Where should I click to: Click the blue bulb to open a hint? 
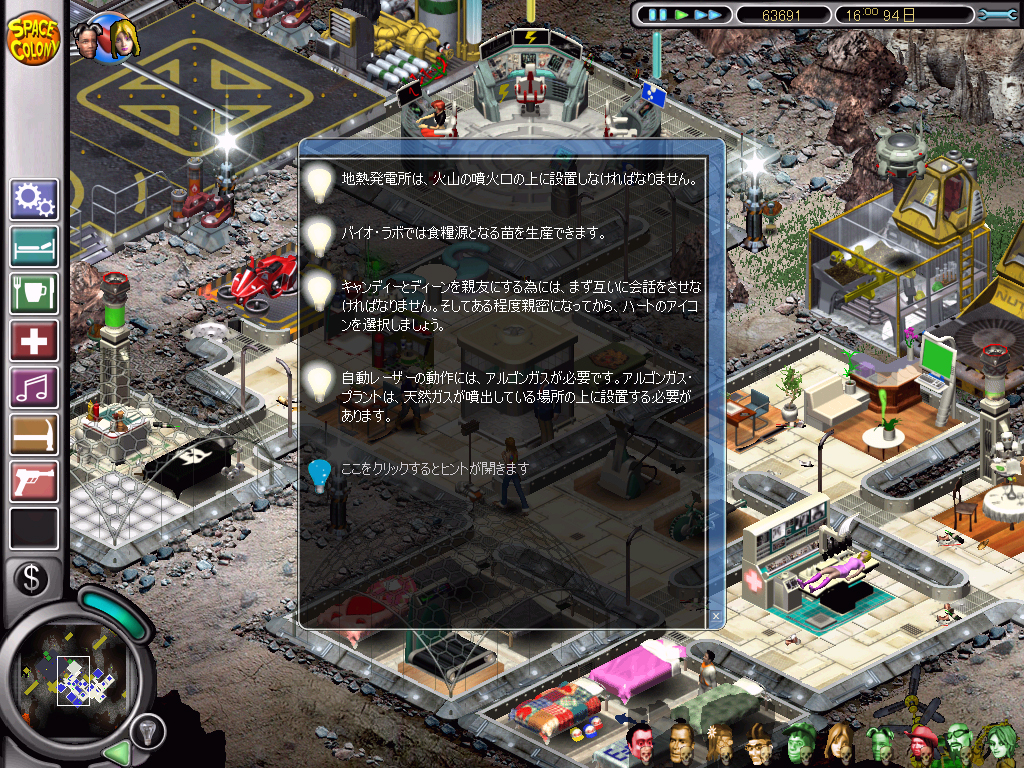(x=319, y=473)
